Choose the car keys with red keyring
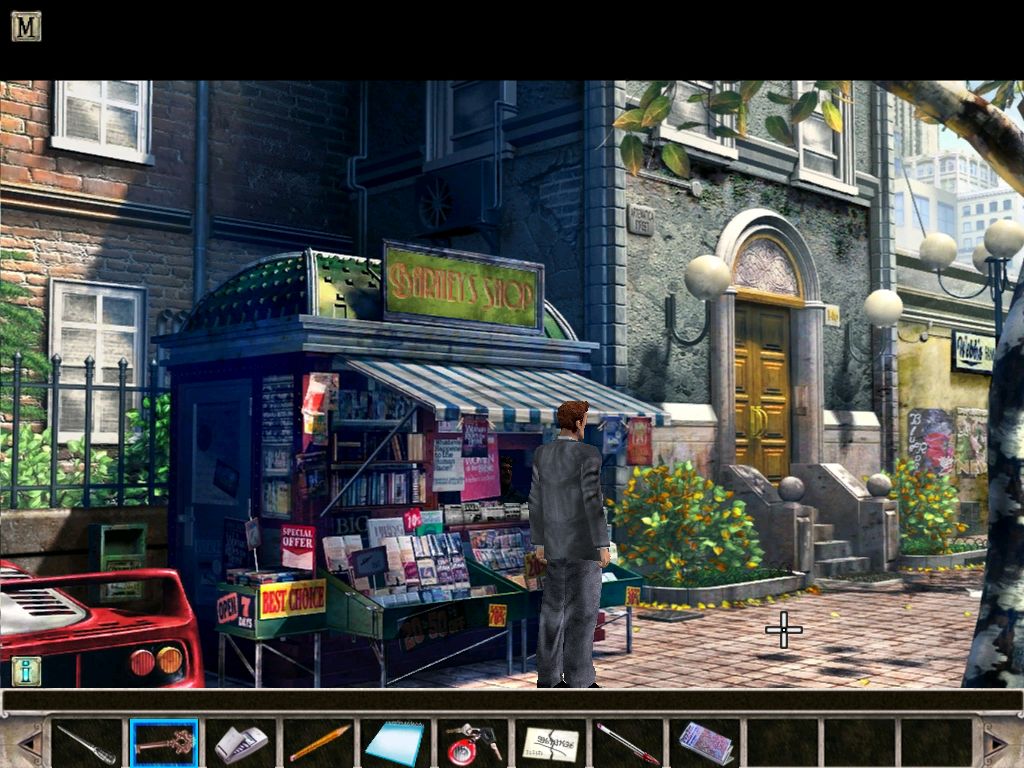 click(x=473, y=743)
